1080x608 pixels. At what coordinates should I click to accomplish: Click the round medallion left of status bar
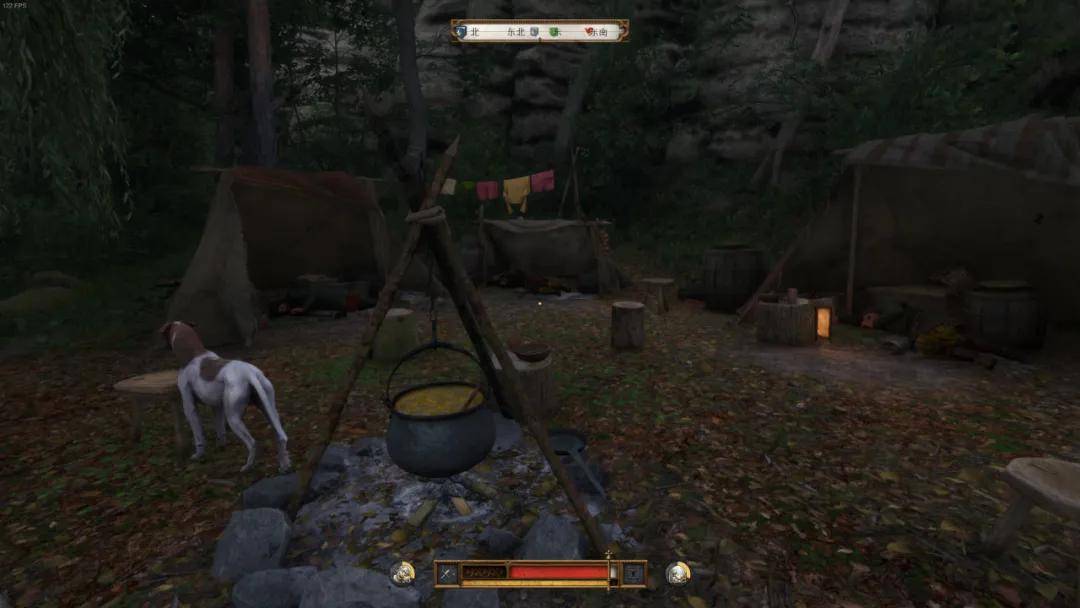403,573
